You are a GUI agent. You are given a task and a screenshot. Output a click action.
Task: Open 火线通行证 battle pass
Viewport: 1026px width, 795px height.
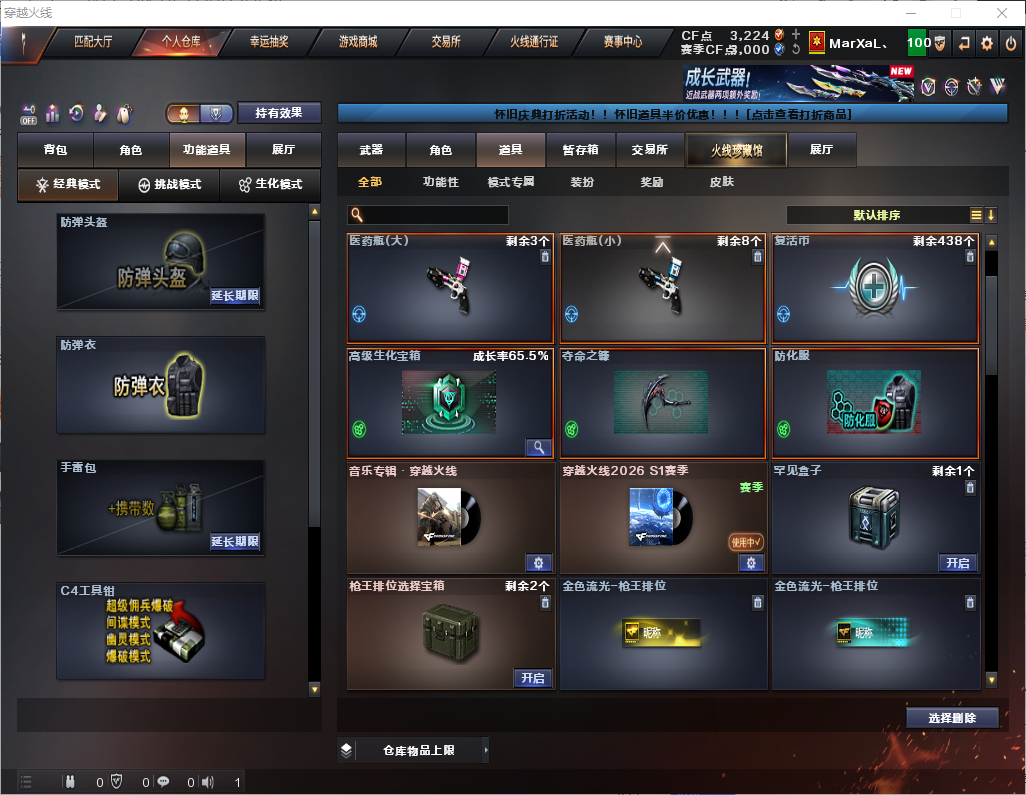pos(534,42)
